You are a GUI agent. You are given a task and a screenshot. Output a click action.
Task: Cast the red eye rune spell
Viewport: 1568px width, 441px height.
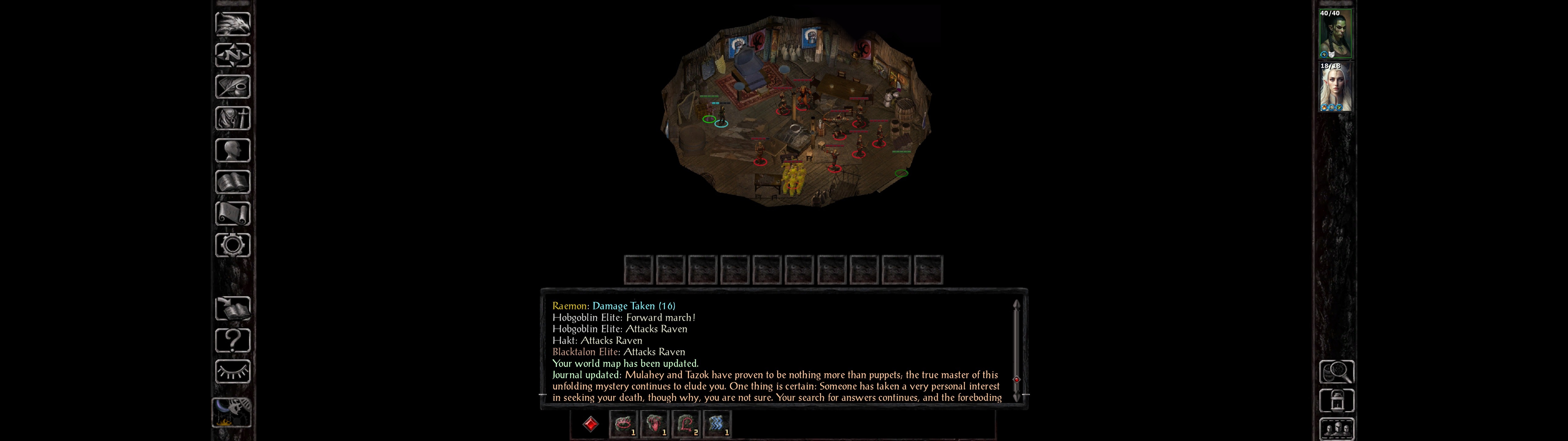(623, 424)
